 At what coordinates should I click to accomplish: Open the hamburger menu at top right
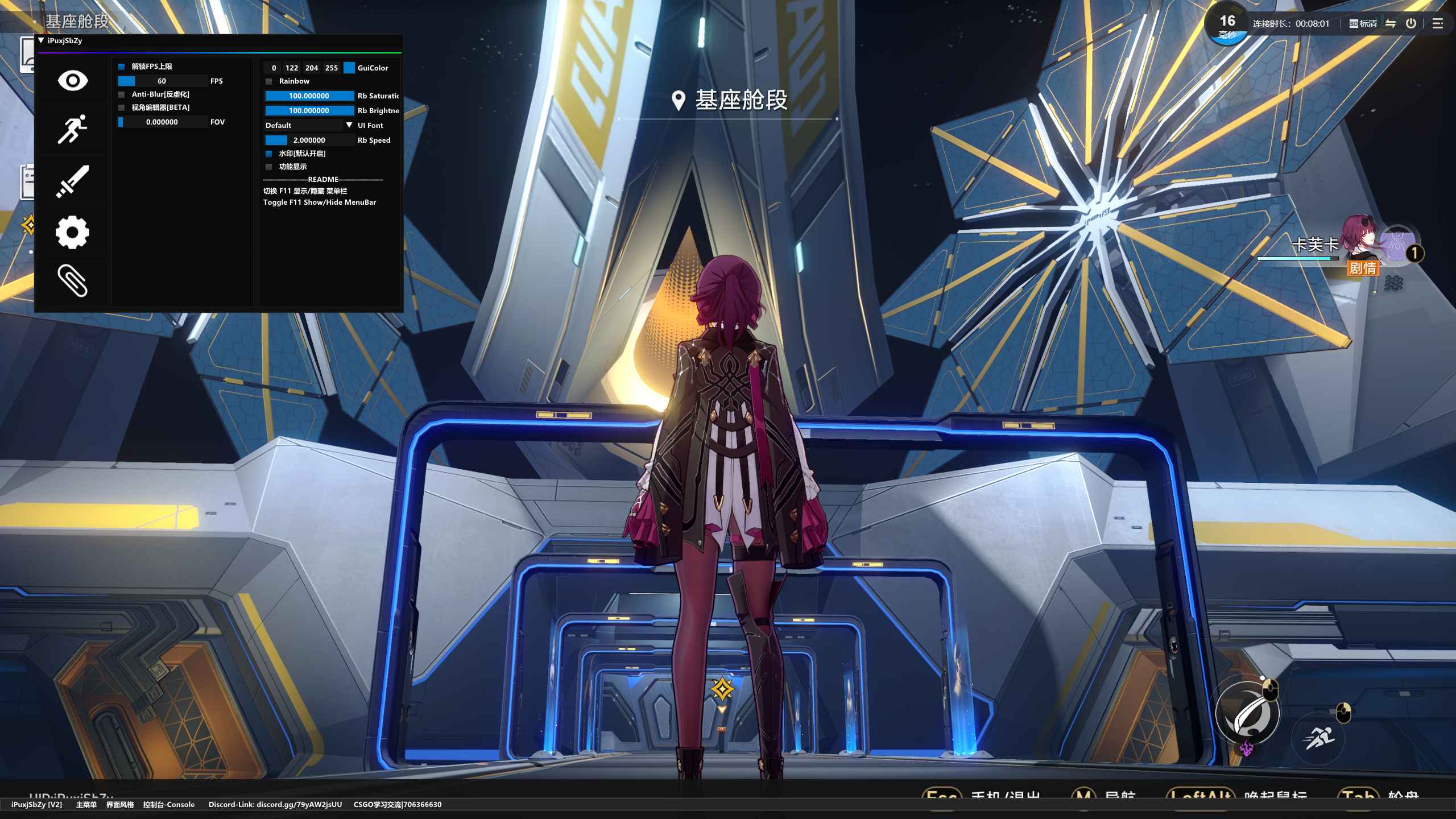[1438, 23]
